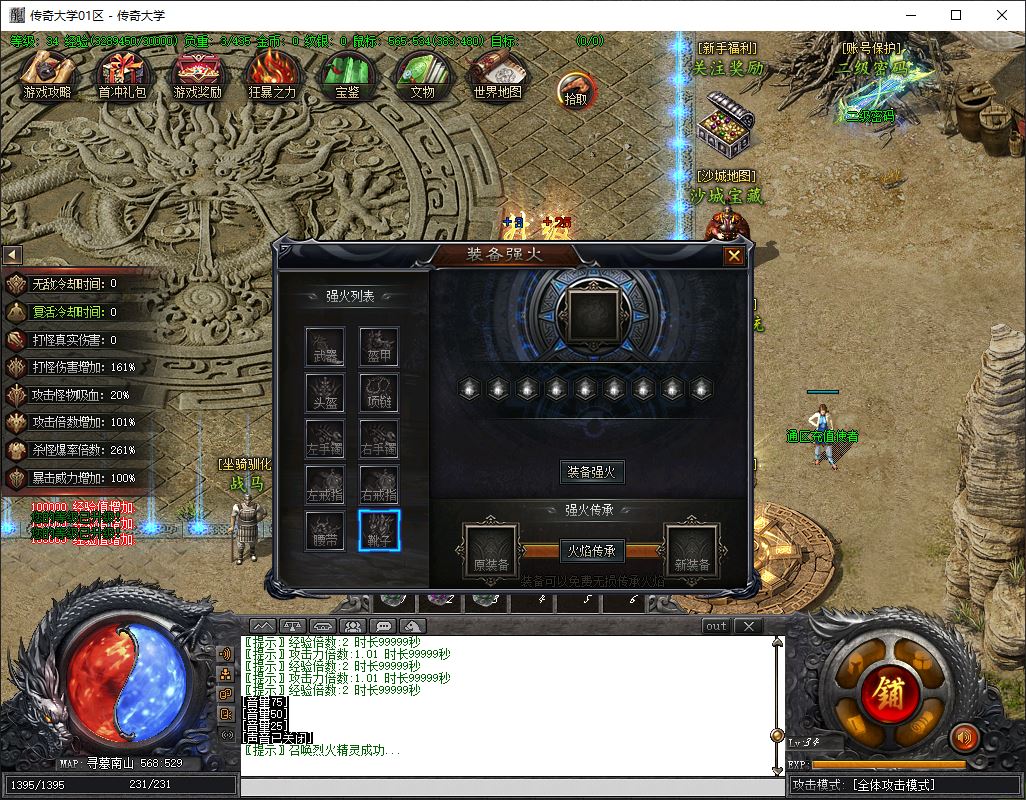
Task: Open the 世界地图 world map
Action: [x=497, y=76]
